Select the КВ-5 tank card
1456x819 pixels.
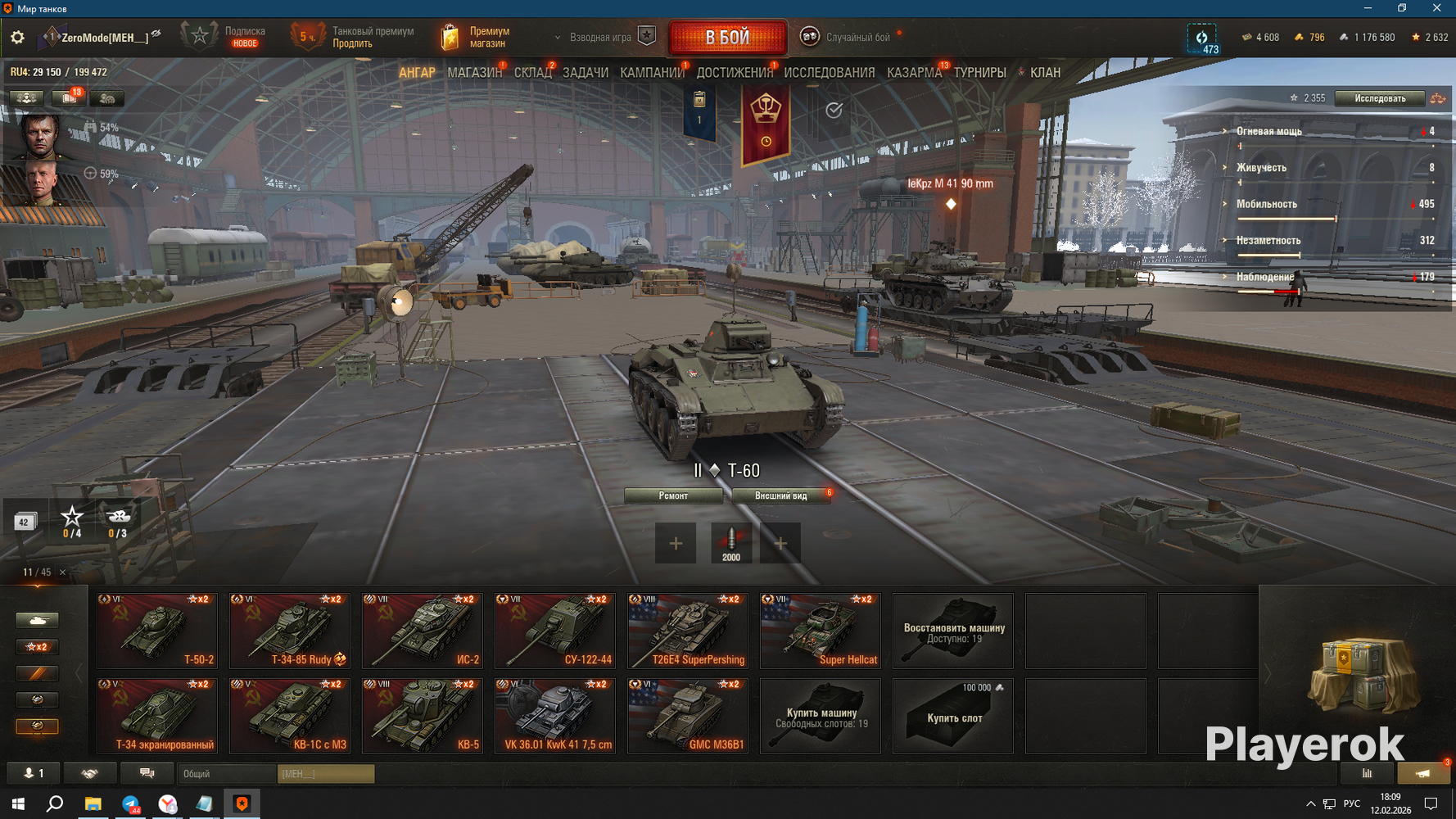click(x=423, y=716)
